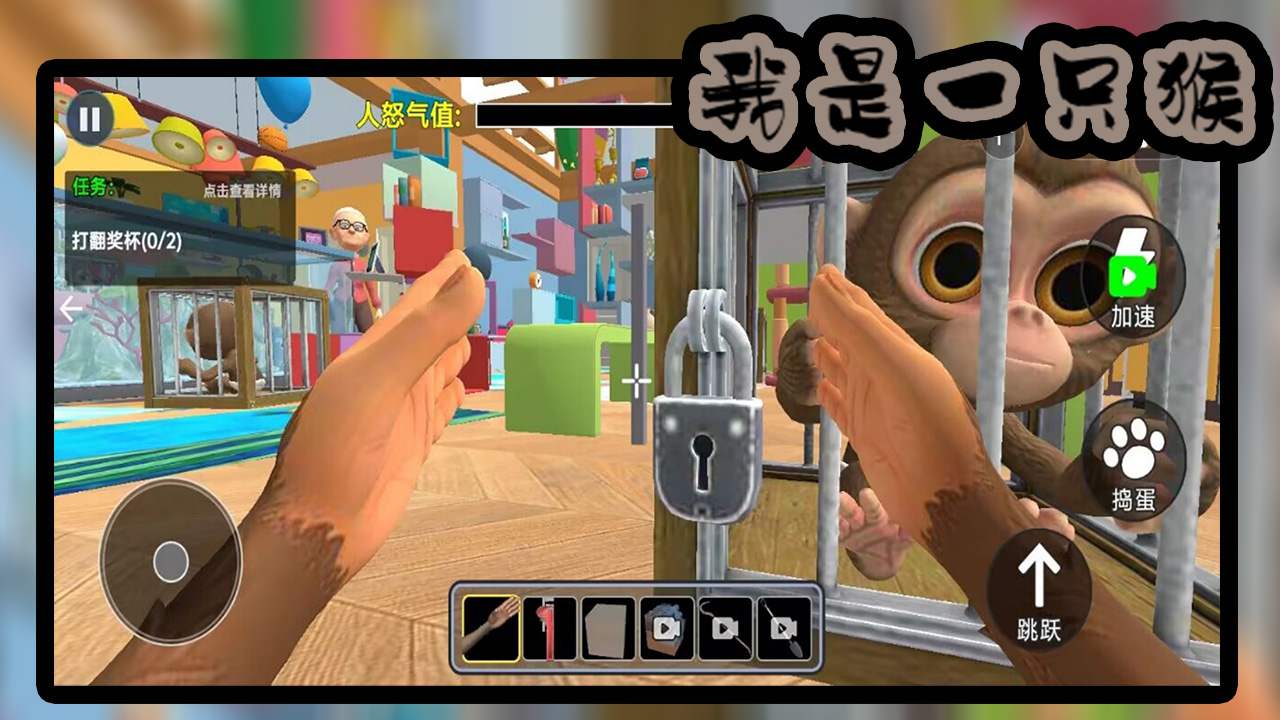The width and height of the screenshot is (1280, 720).
Task: Unlock the ad-locked block item slot
Action: 666,629
